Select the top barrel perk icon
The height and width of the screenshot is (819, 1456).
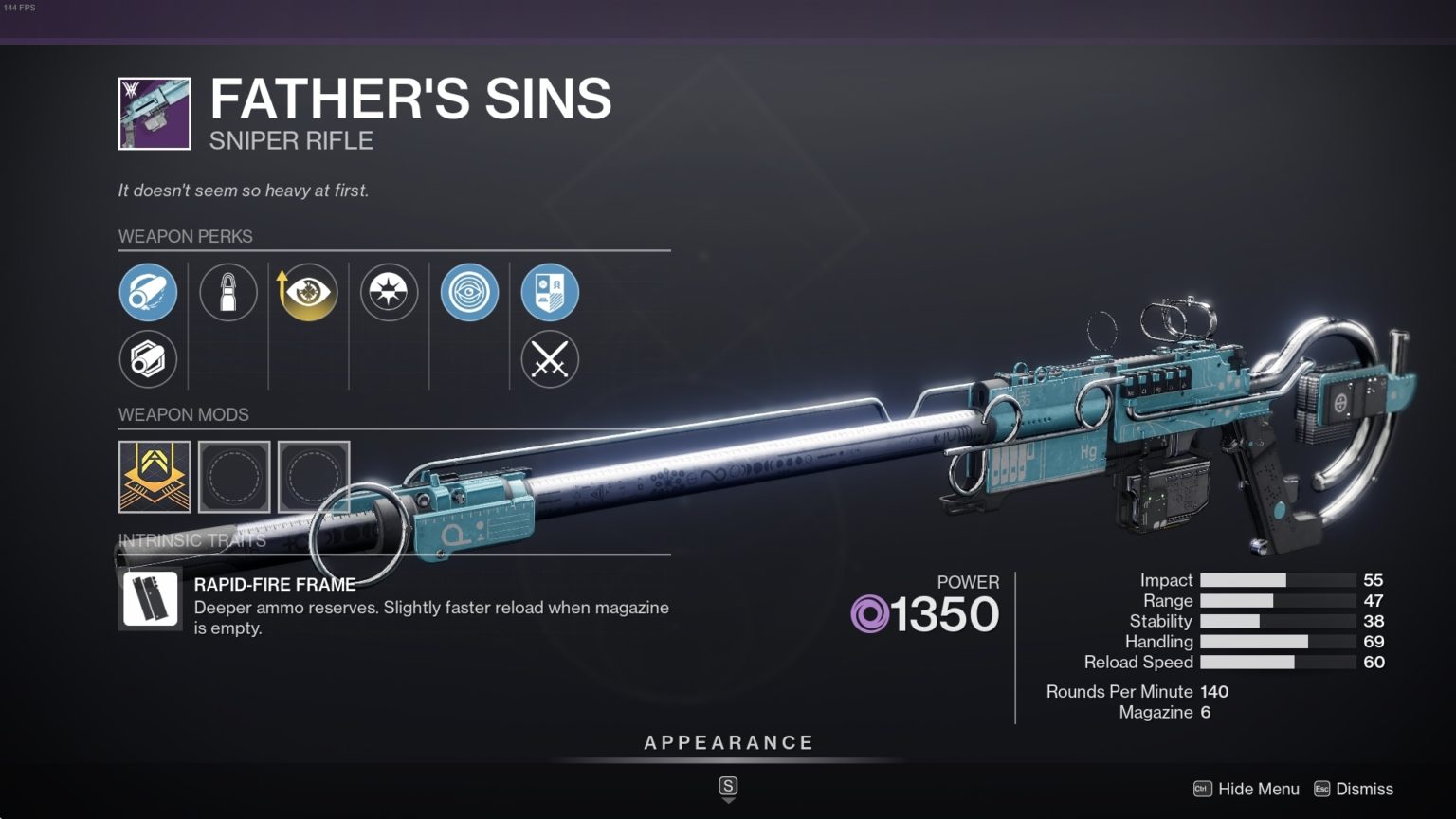[148, 292]
